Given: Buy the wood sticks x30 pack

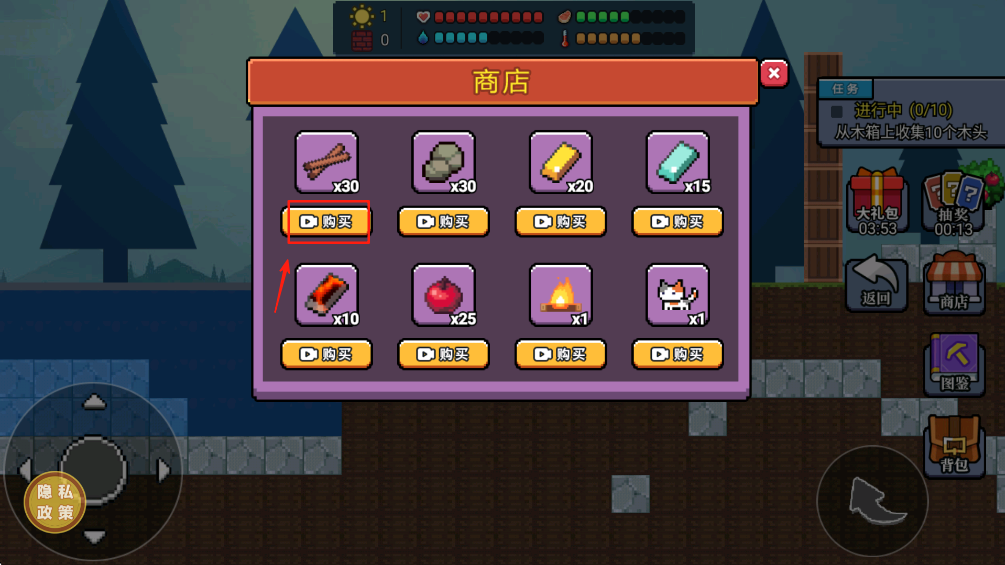Looking at the screenshot, I should 327,222.
